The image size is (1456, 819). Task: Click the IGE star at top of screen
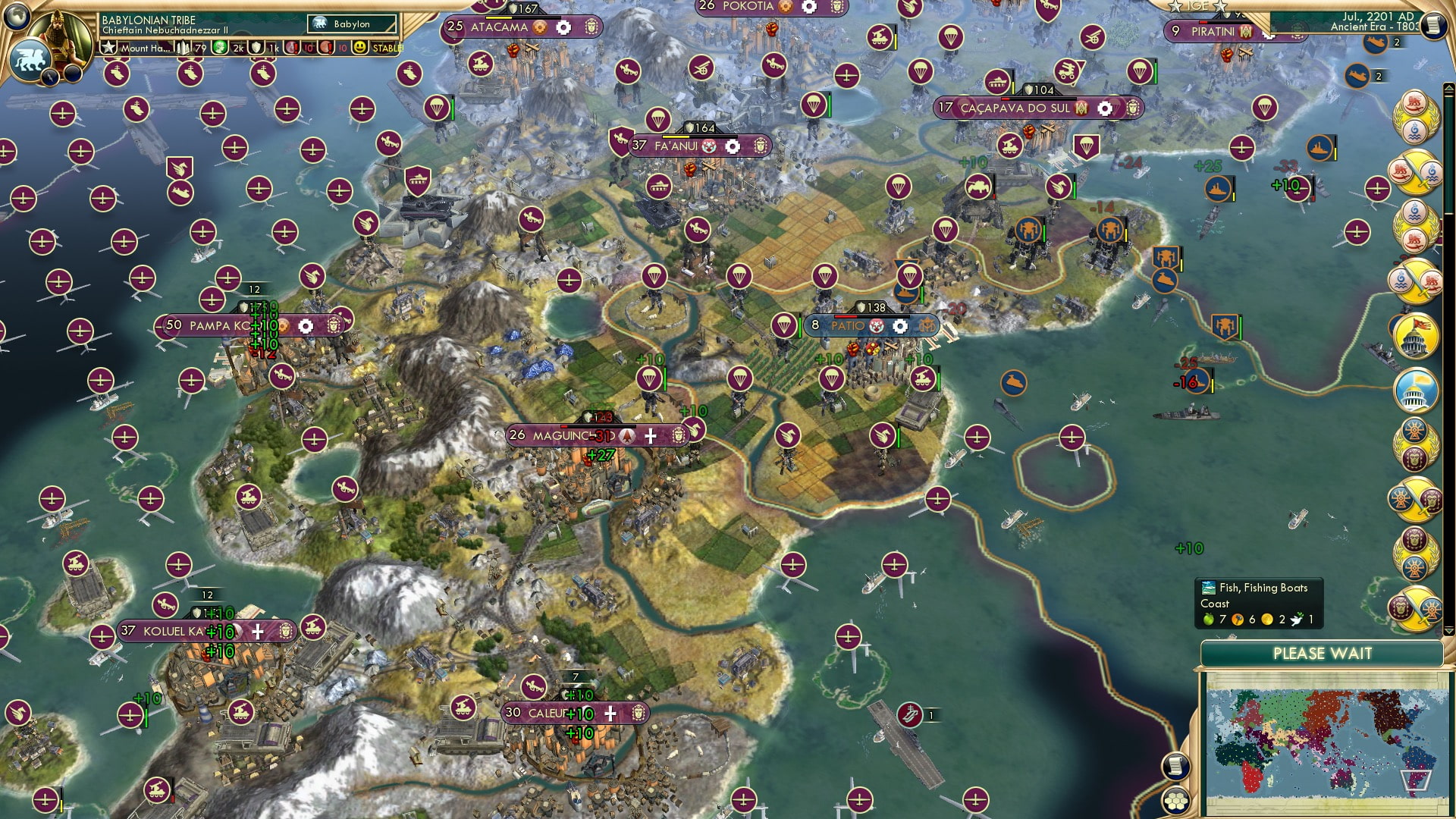[1176, 6]
